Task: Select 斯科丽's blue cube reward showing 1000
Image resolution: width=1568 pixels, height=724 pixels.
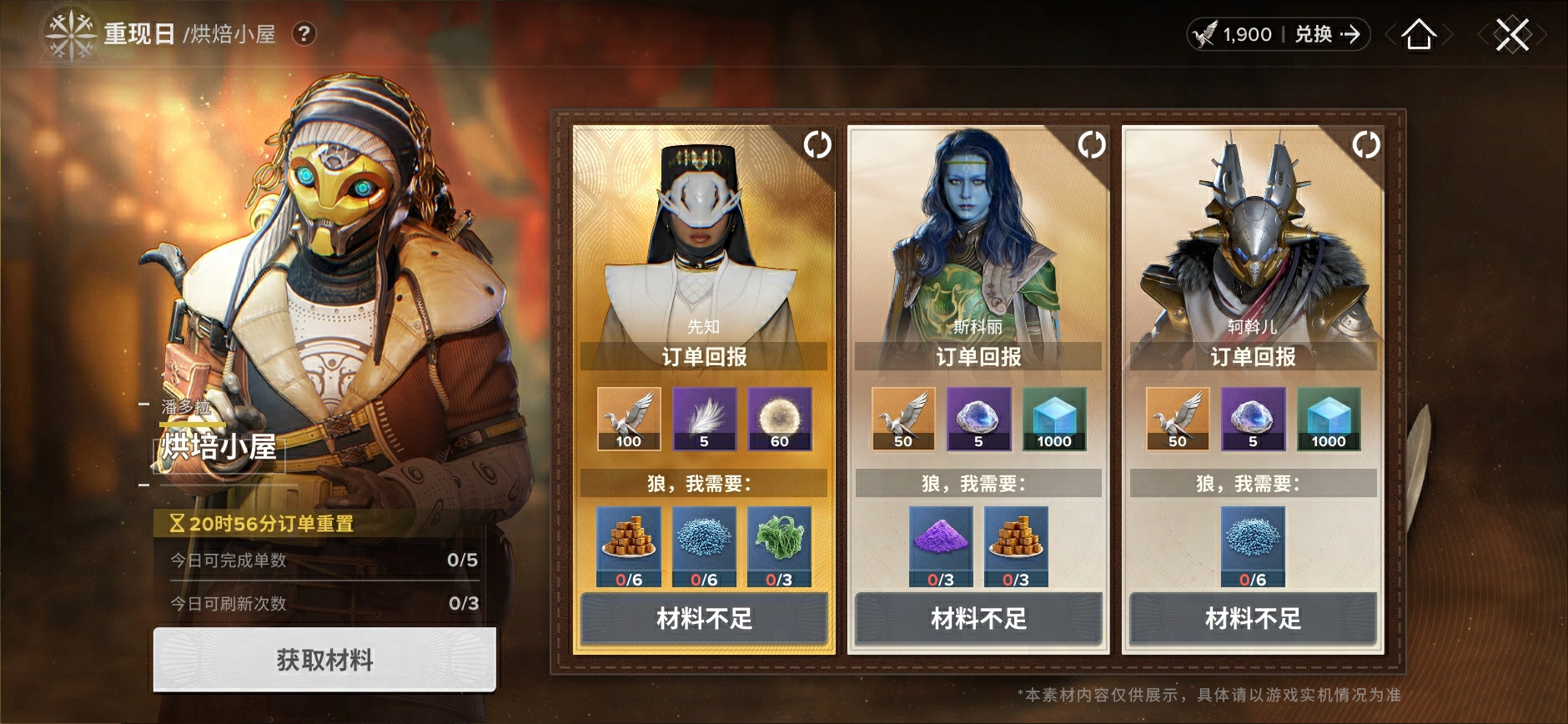Action: tap(1054, 418)
